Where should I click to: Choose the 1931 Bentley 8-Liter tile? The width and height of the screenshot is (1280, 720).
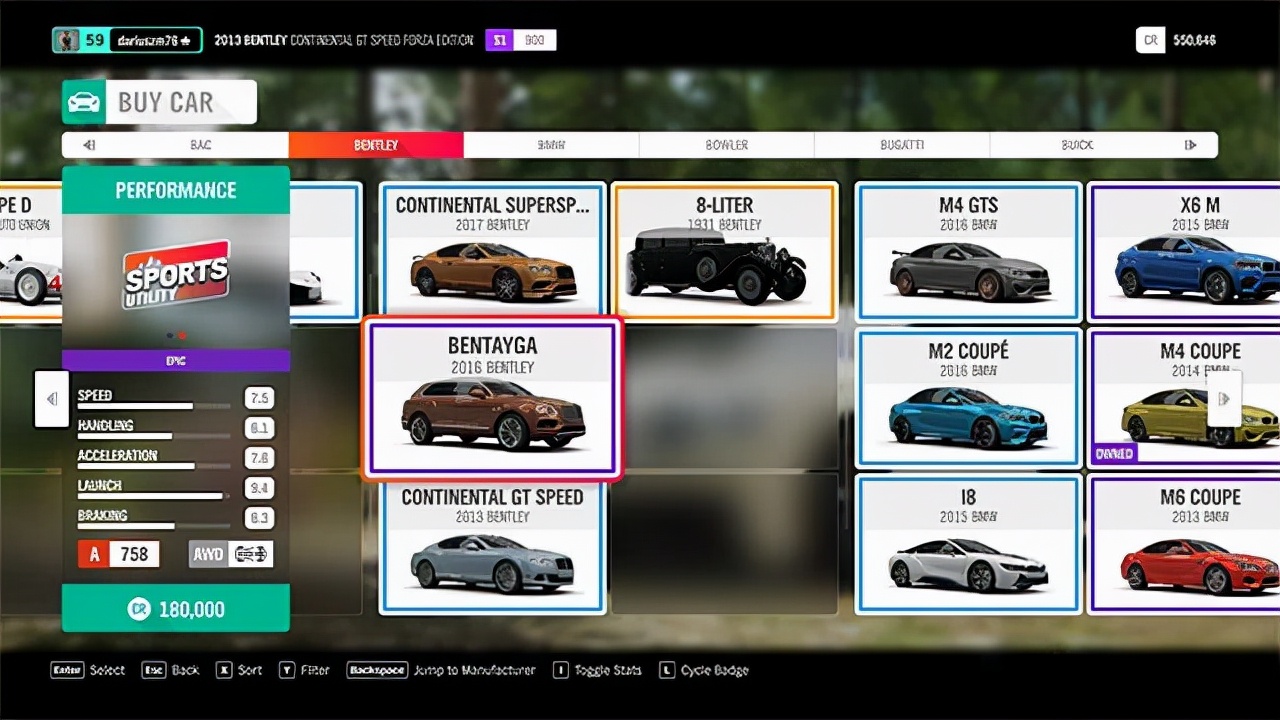pos(725,251)
